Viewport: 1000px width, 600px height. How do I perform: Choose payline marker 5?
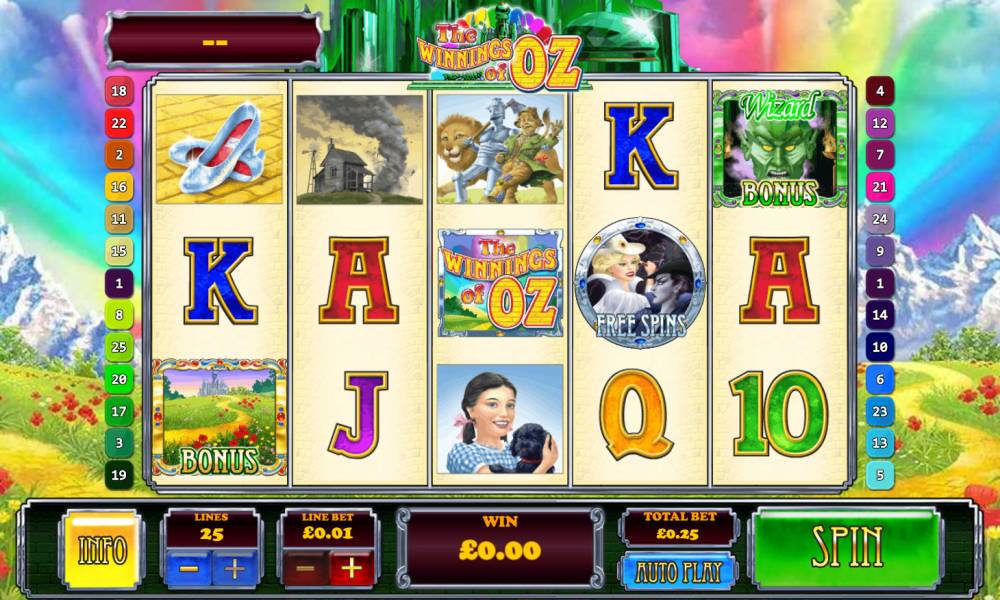tap(880, 475)
